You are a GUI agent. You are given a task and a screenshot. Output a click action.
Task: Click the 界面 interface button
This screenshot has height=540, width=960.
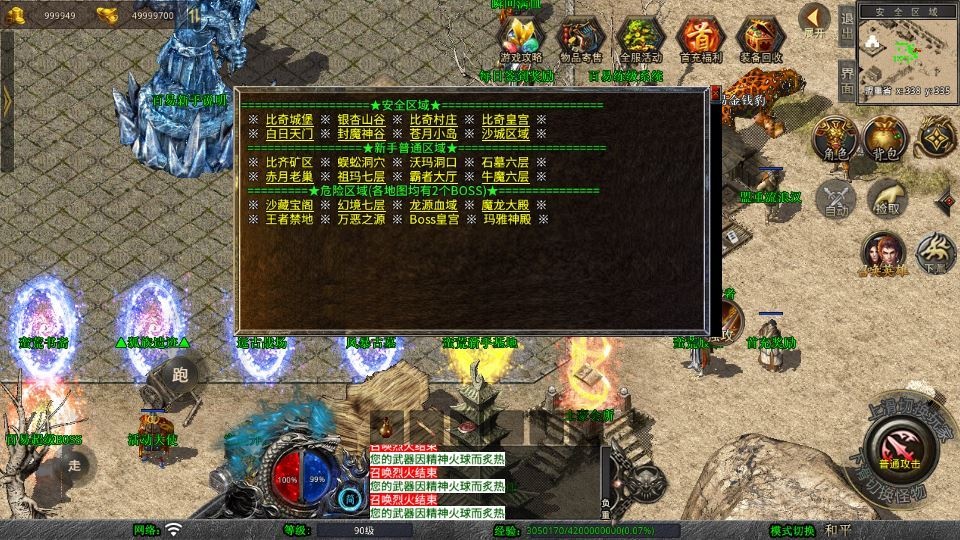(846, 77)
